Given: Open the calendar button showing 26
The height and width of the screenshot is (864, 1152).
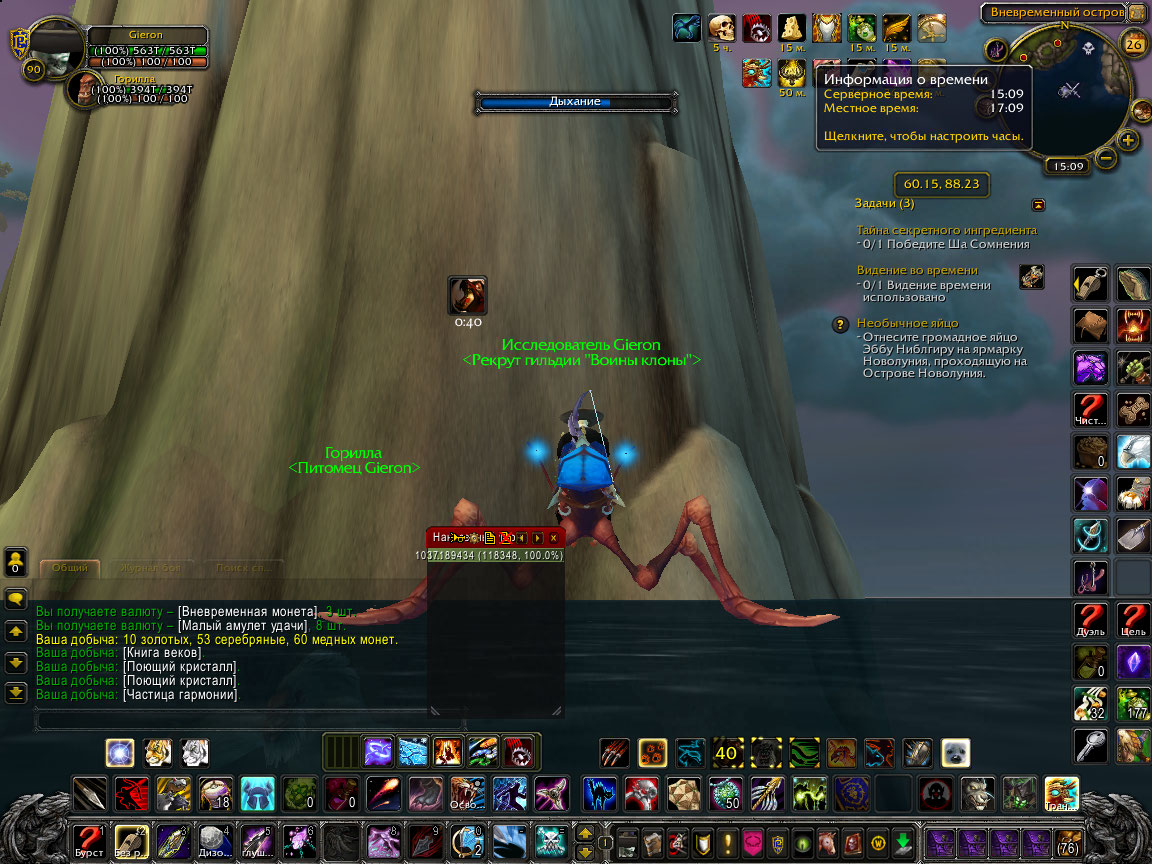Looking at the screenshot, I should [x=1134, y=43].
